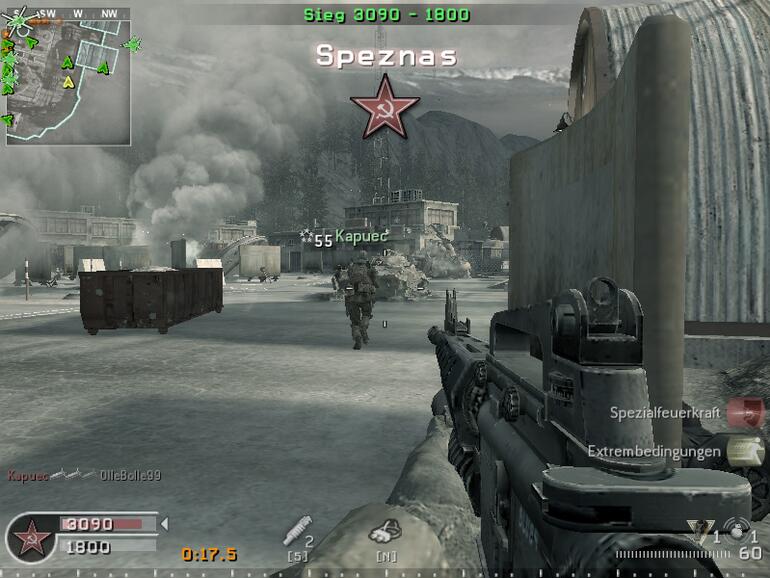Select the Extrembedingungen perk icon
Image resolution: width=770 pixels, height=578 pixels.
click(x=744, y=451)
